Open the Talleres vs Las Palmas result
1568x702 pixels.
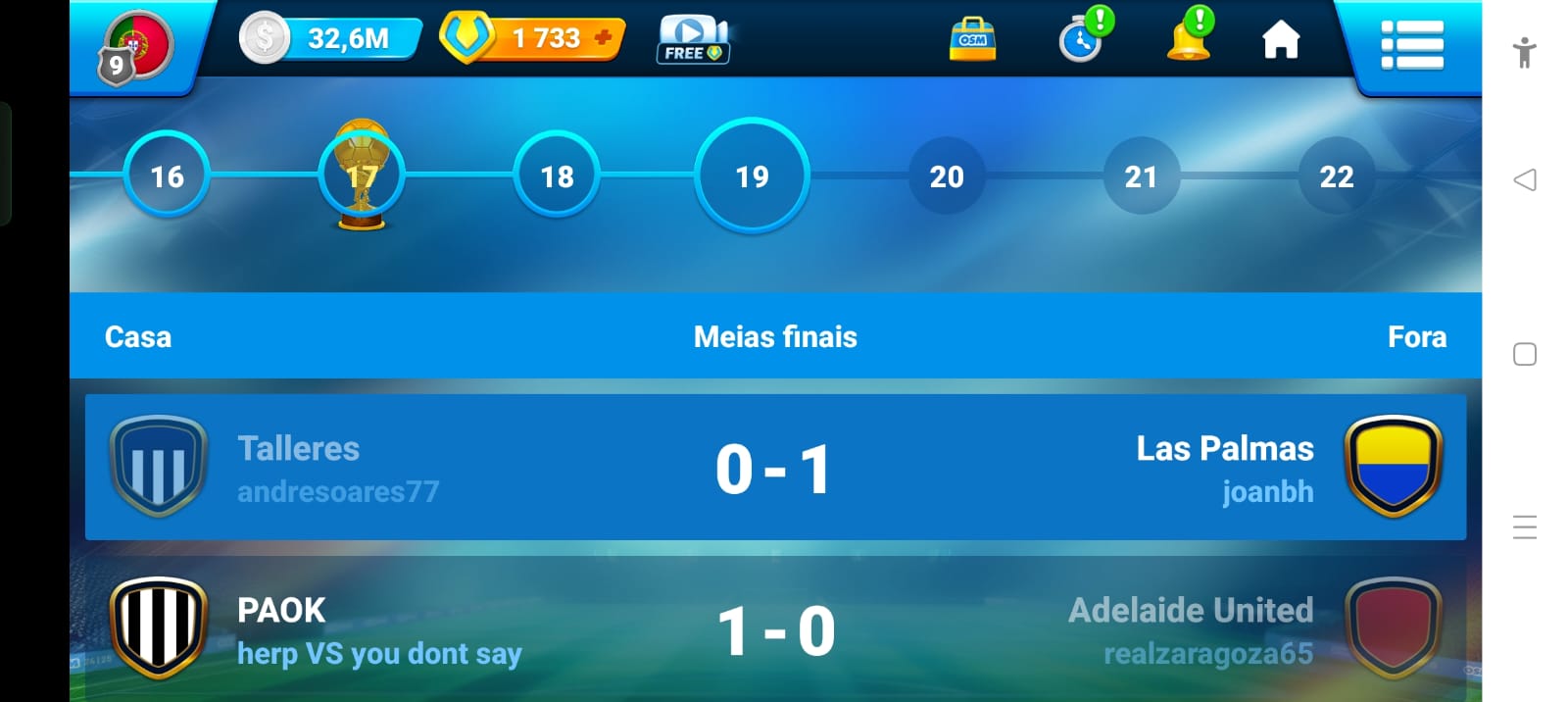[x=775, y=468]
